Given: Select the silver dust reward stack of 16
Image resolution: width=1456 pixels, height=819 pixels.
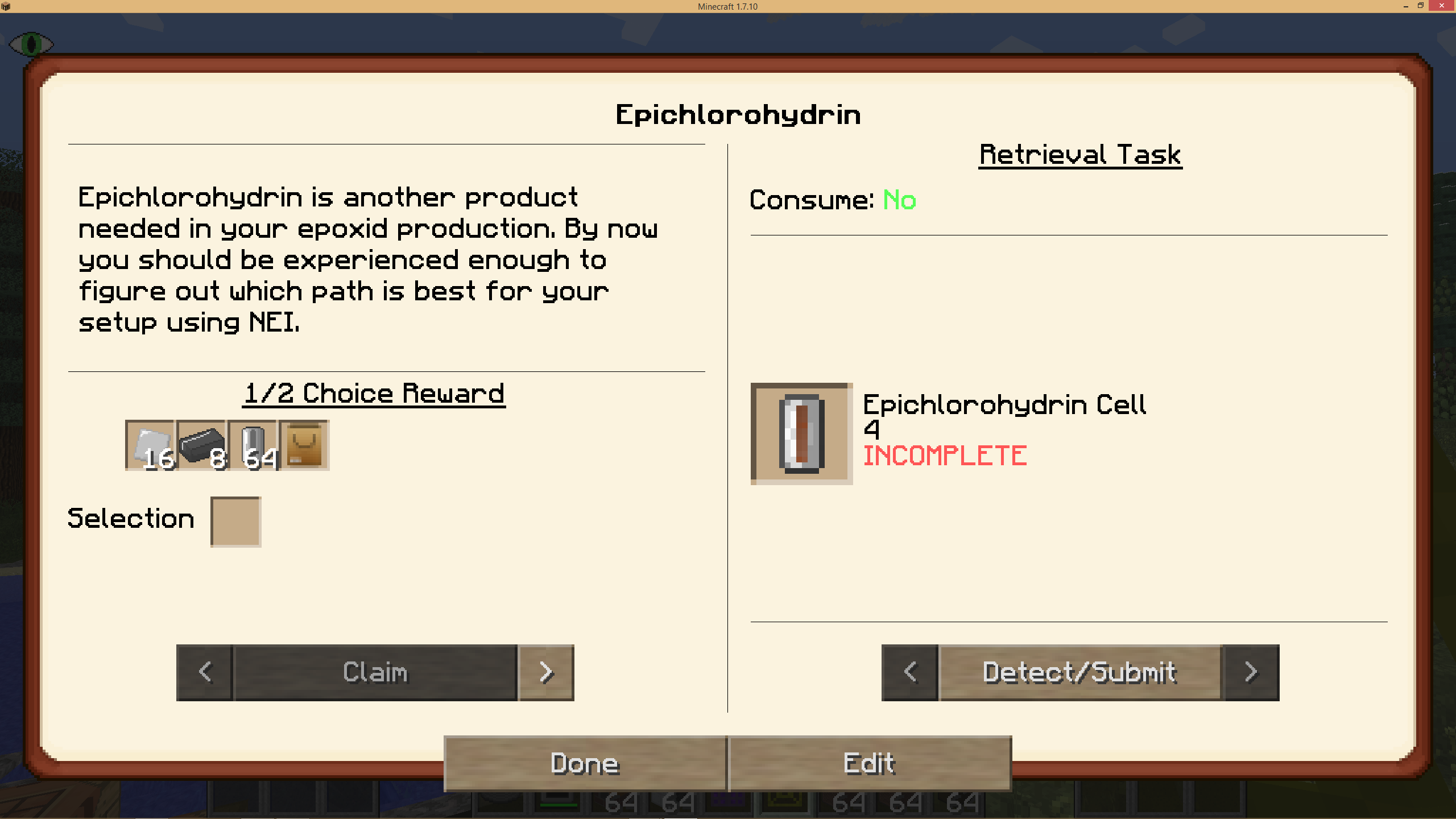Looking at the screenshot, I should pos(149,445).
